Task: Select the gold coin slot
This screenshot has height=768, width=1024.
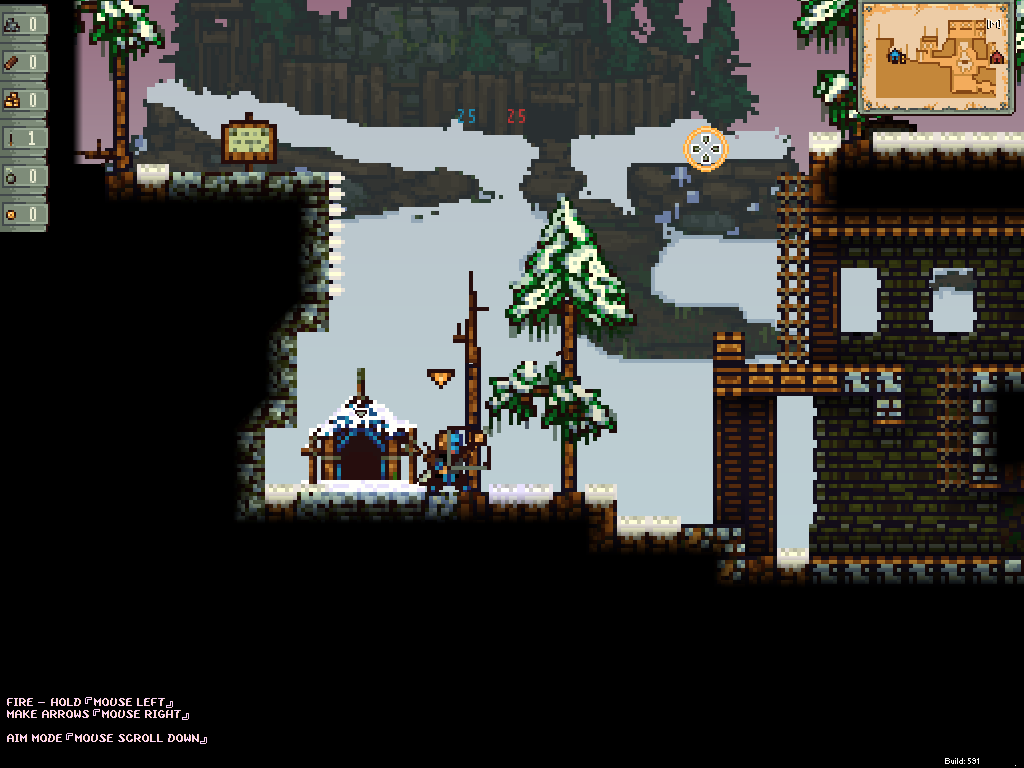Action: [23, 214]
